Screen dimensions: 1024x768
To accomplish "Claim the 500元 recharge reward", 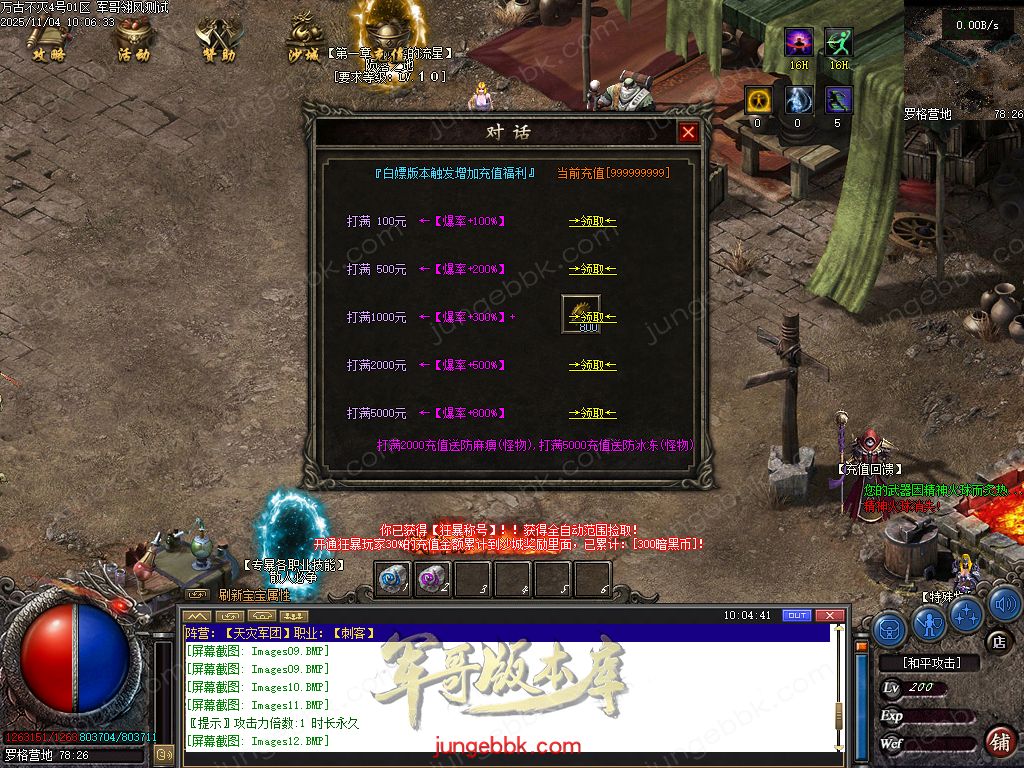I will point(592,269).
